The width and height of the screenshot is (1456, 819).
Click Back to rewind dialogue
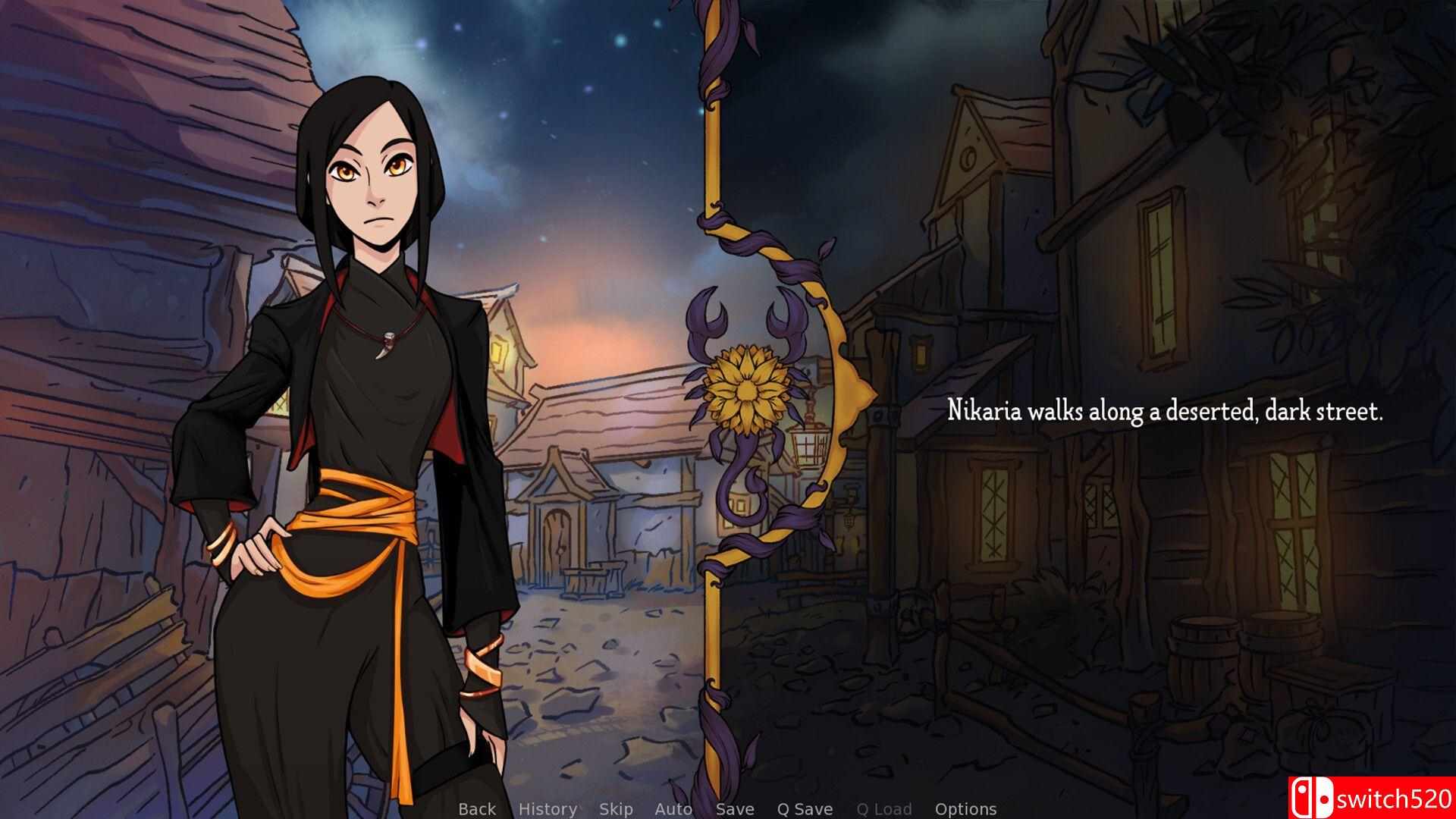pyautogui.click(x=476, y=808)
